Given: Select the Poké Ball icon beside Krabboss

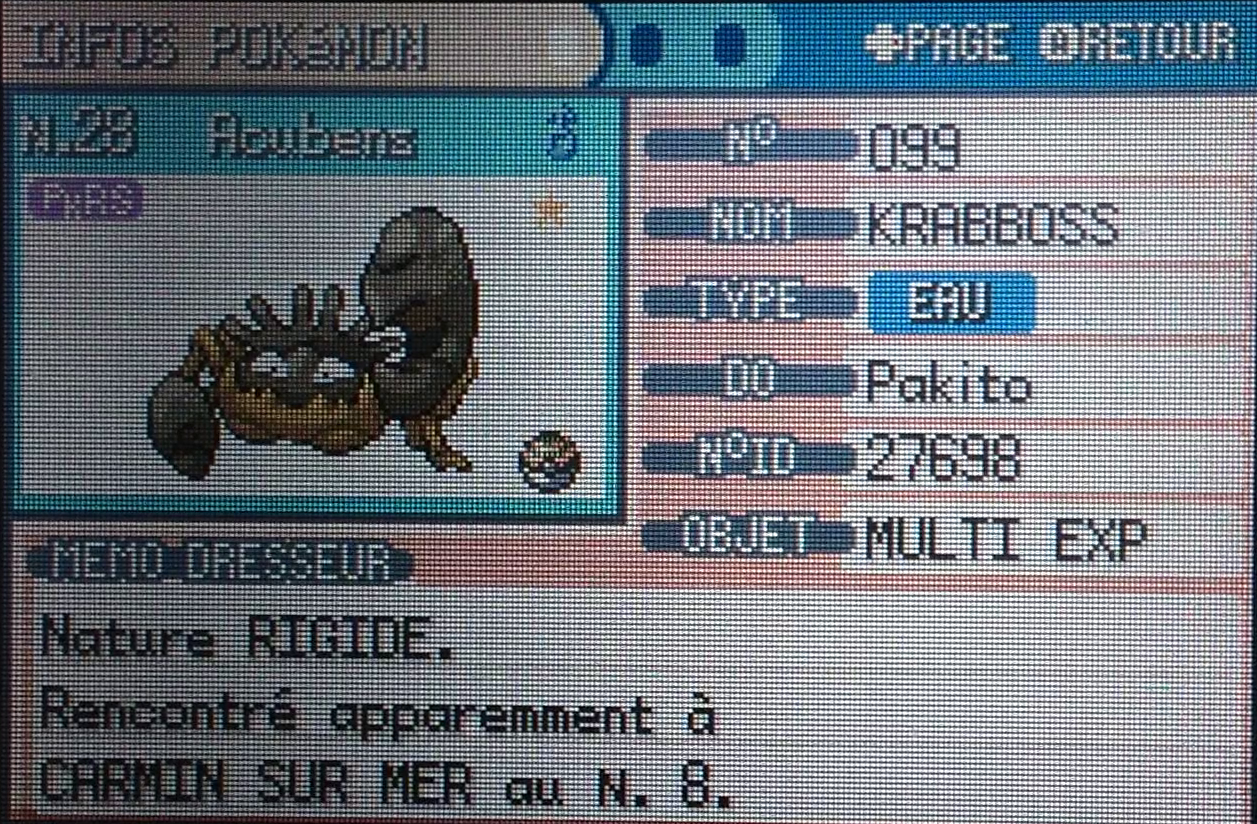Looking at the screenshot, I should (550, 463).
